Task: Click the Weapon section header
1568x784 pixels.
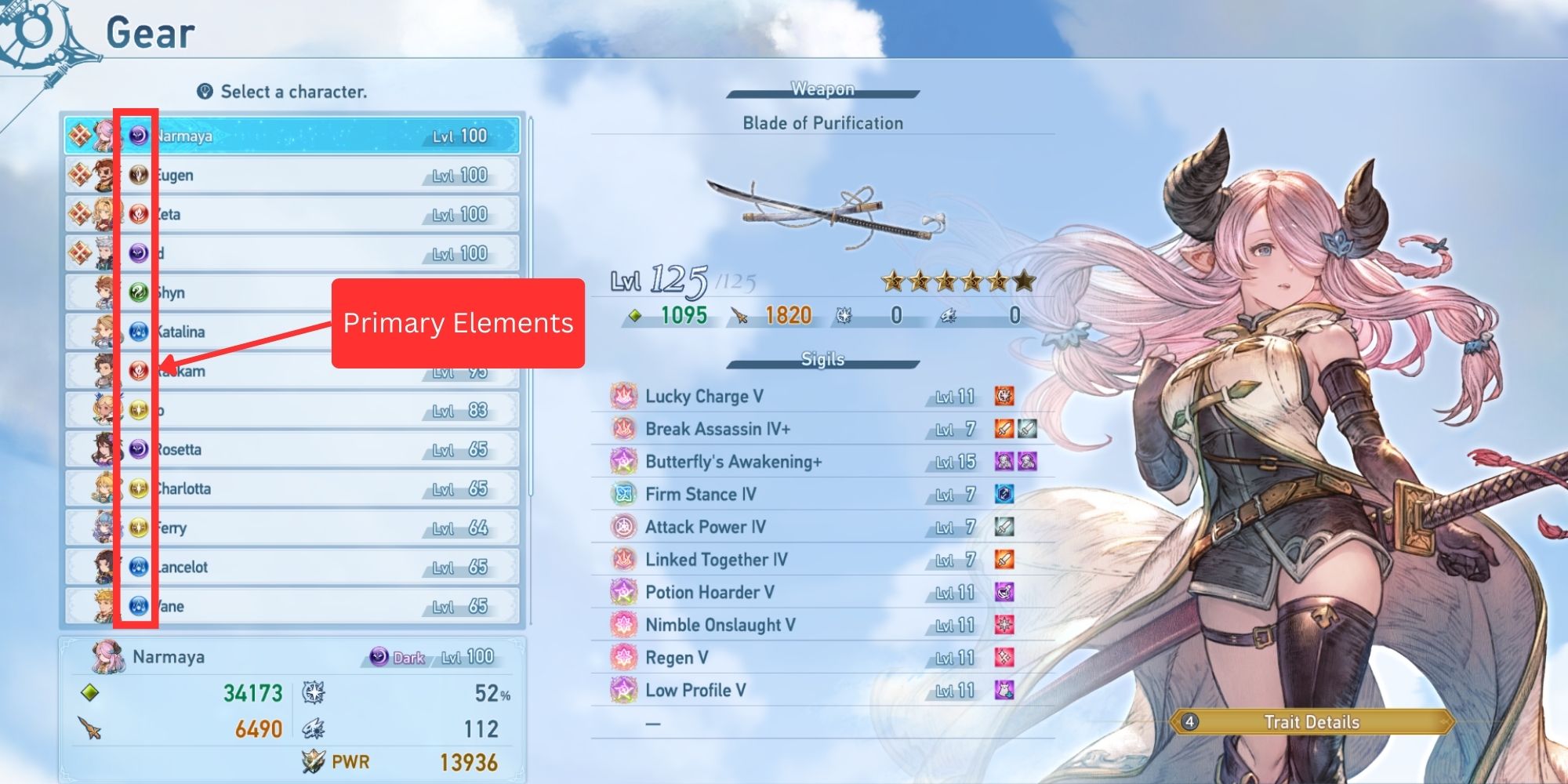Action: tap(822, 89)
